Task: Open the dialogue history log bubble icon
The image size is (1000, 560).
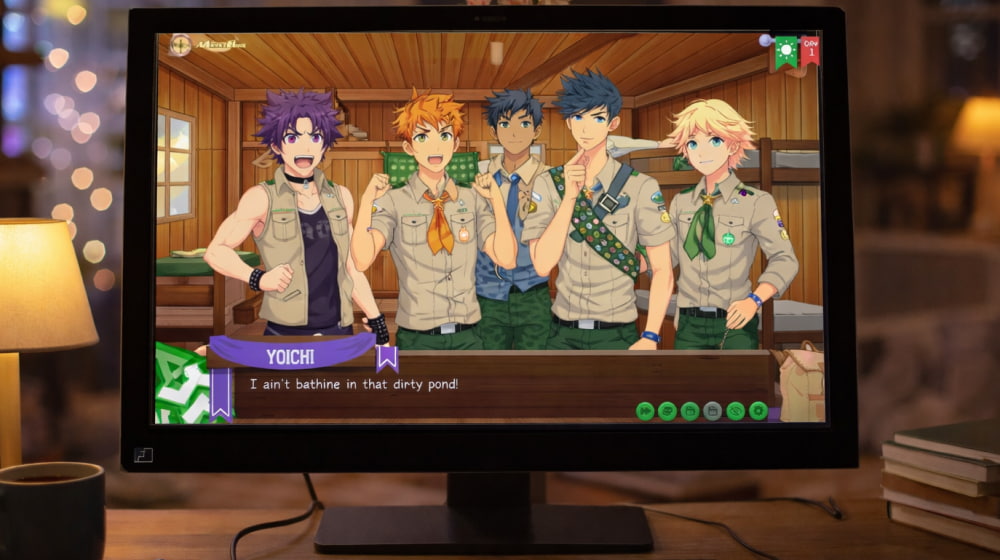Action: pyautogui.click(x=667, y=410)
